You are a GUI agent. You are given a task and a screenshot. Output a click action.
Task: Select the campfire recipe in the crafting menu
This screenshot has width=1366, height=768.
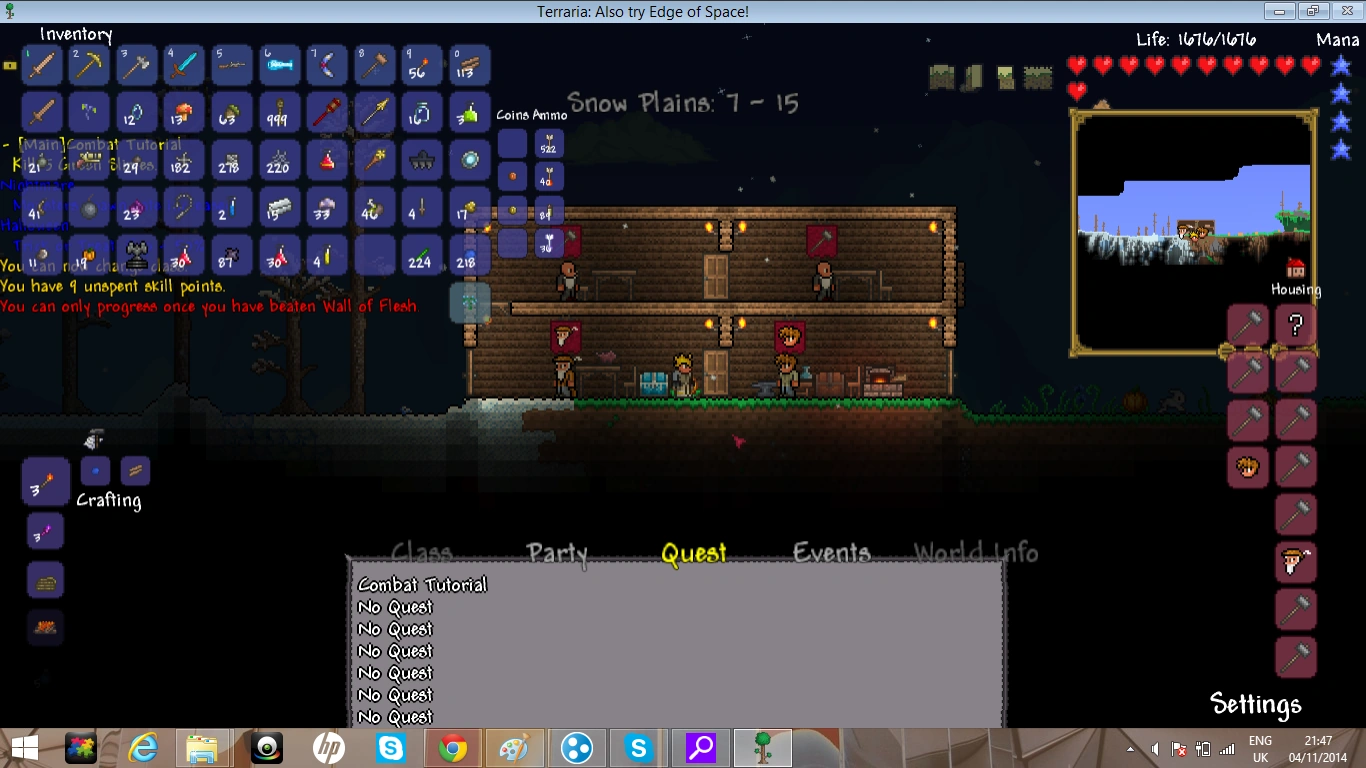[x=45, y=628]
